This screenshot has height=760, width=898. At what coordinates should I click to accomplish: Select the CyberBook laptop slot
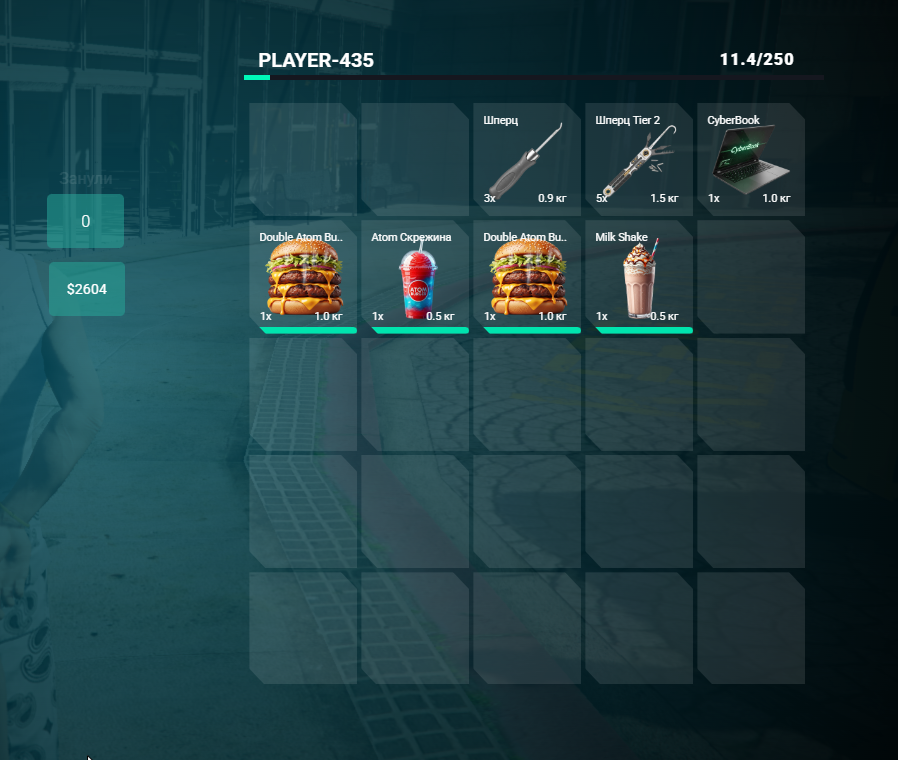(750, 159)
